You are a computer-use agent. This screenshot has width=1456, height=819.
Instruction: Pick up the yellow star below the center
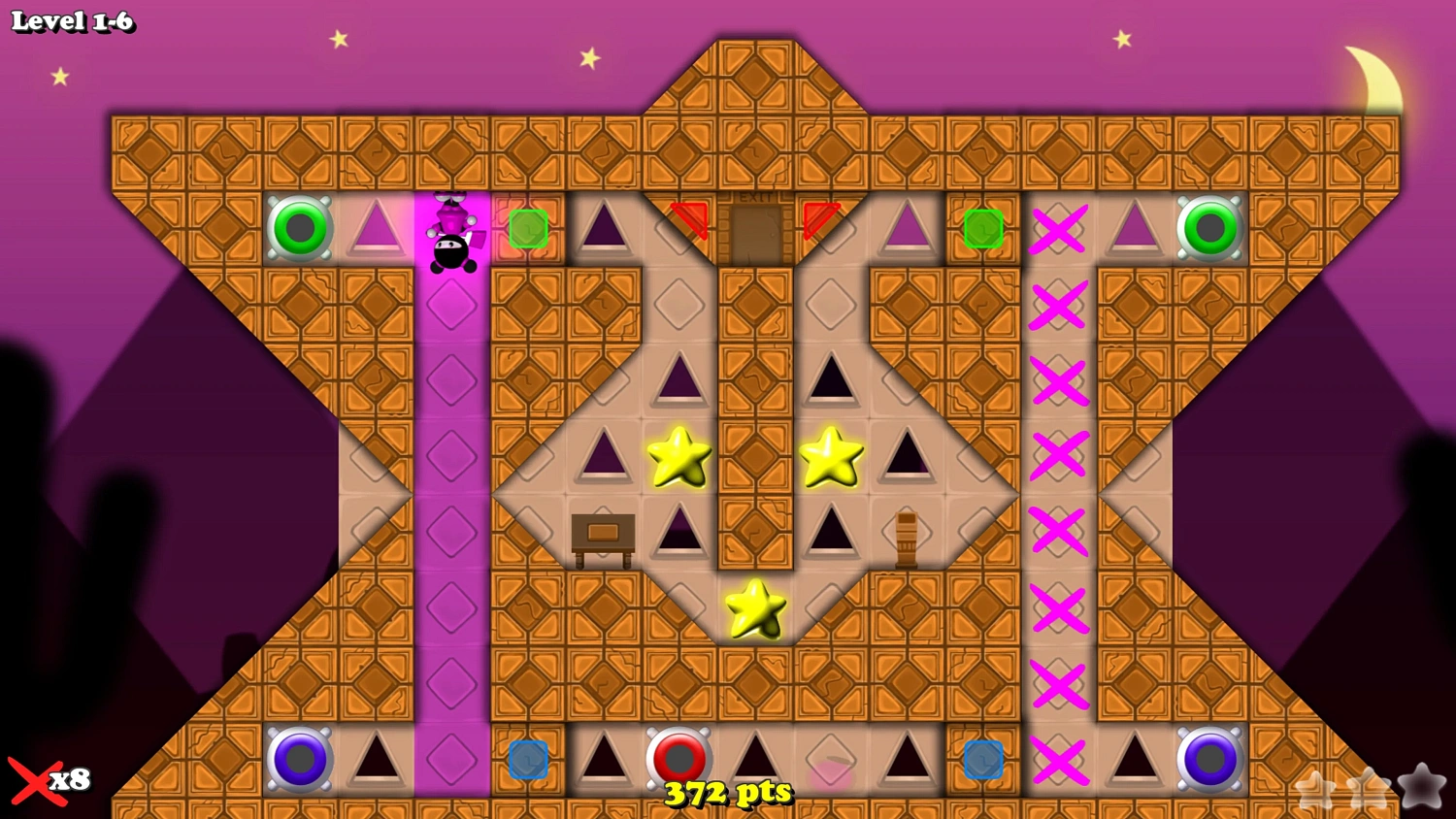pyautogui.click(x=754, y=609)
